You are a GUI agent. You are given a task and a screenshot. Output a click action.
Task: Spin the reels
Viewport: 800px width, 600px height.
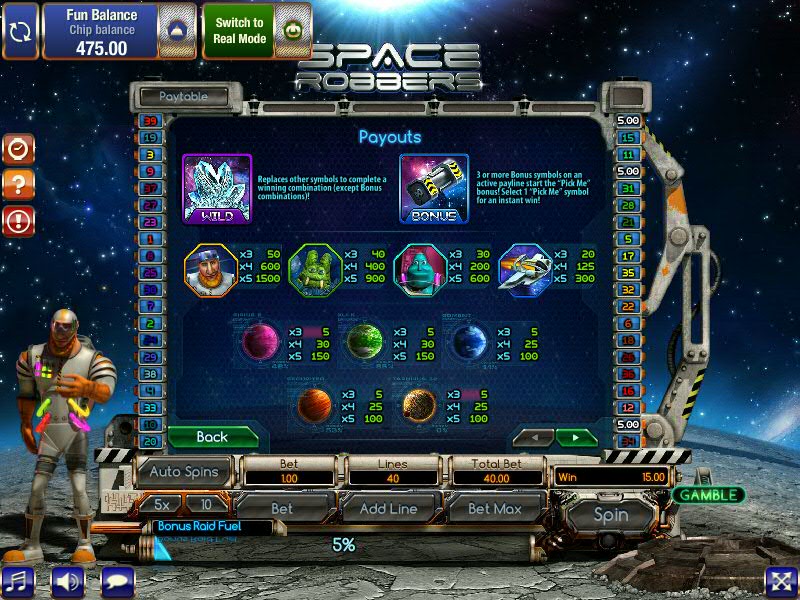611,514
